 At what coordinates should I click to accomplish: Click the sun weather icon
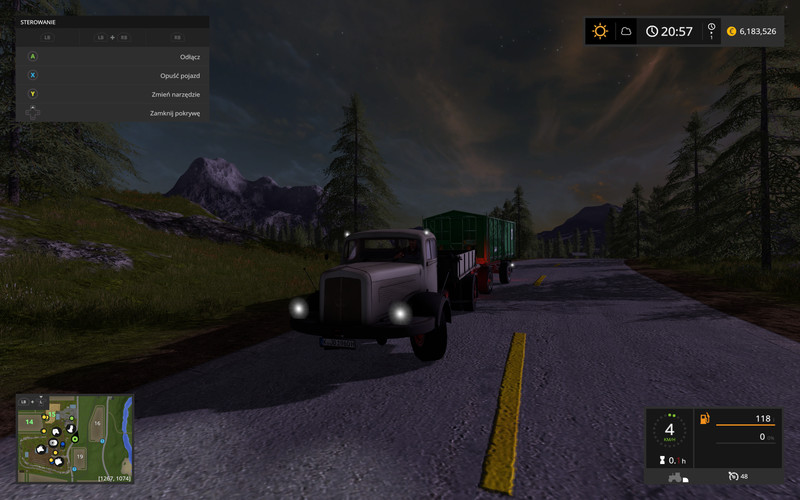click(x=600, y=31)
